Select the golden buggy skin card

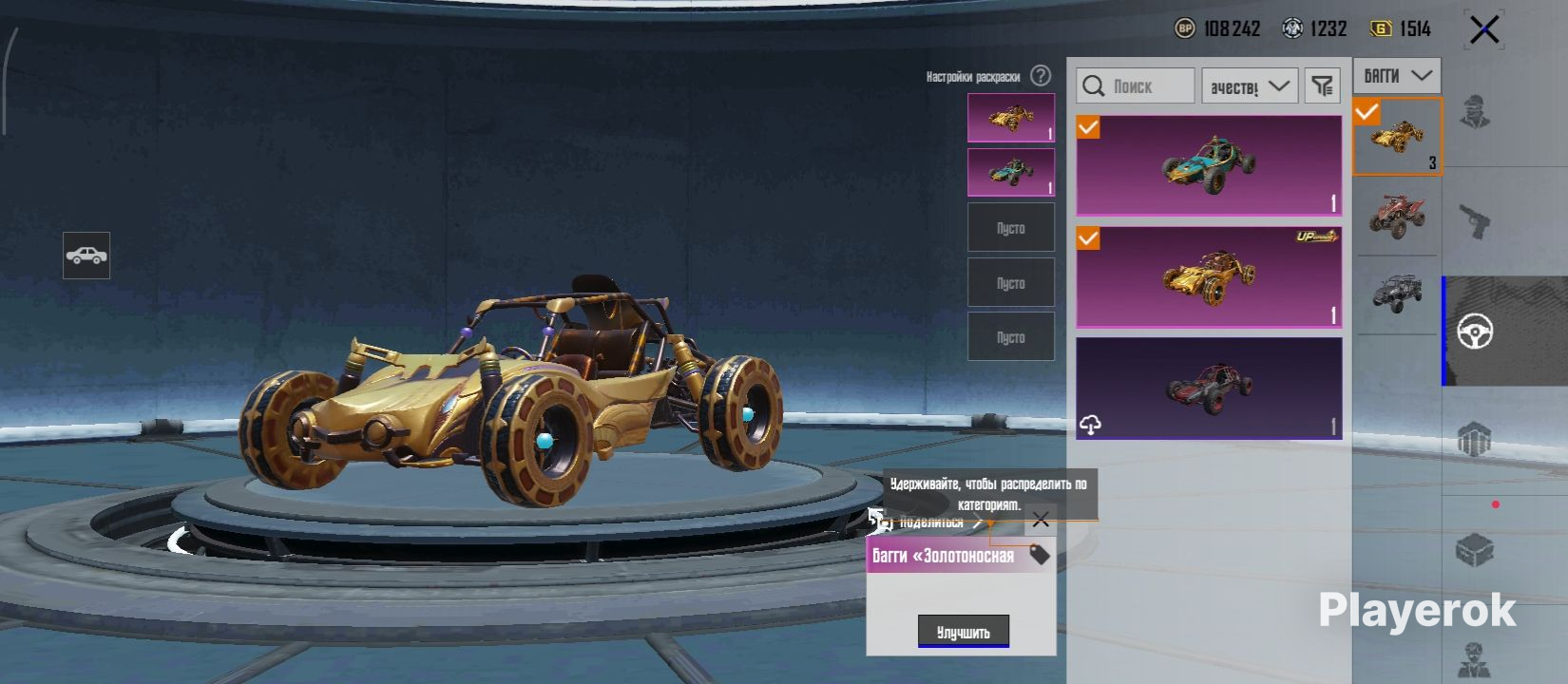point(1209,276)
